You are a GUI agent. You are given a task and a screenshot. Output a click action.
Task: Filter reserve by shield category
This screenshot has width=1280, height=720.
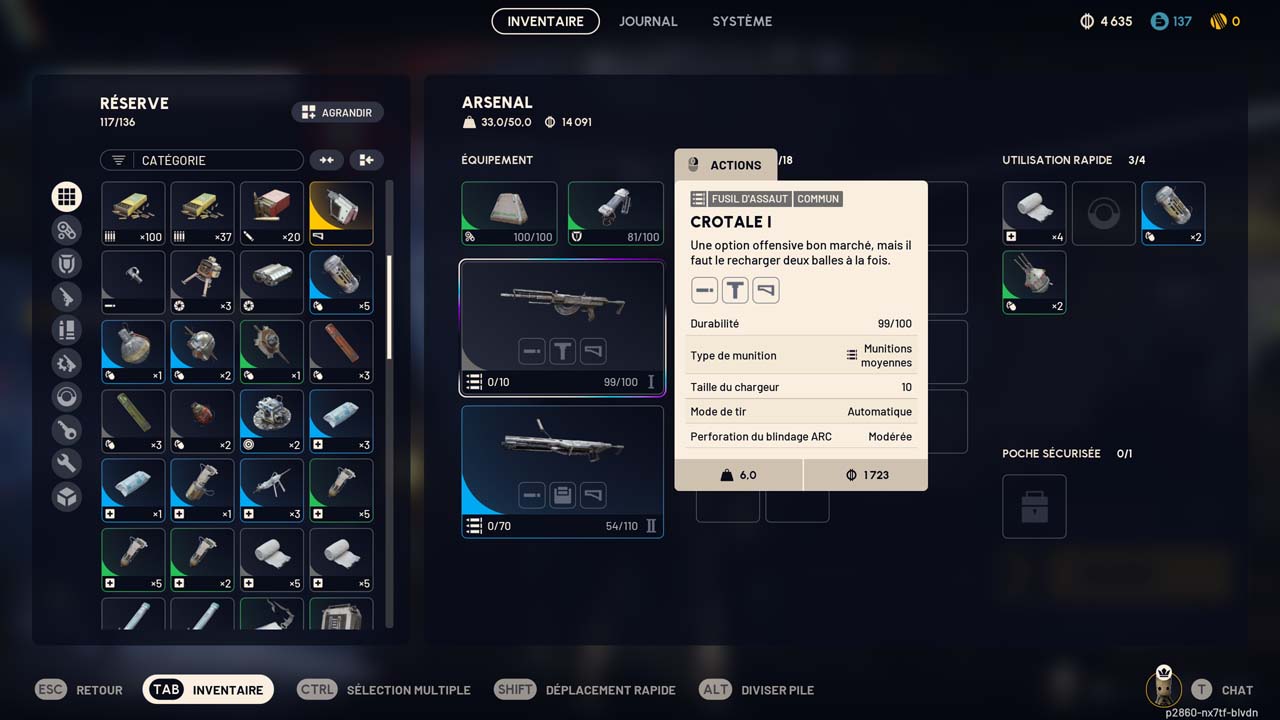point(67,263)
